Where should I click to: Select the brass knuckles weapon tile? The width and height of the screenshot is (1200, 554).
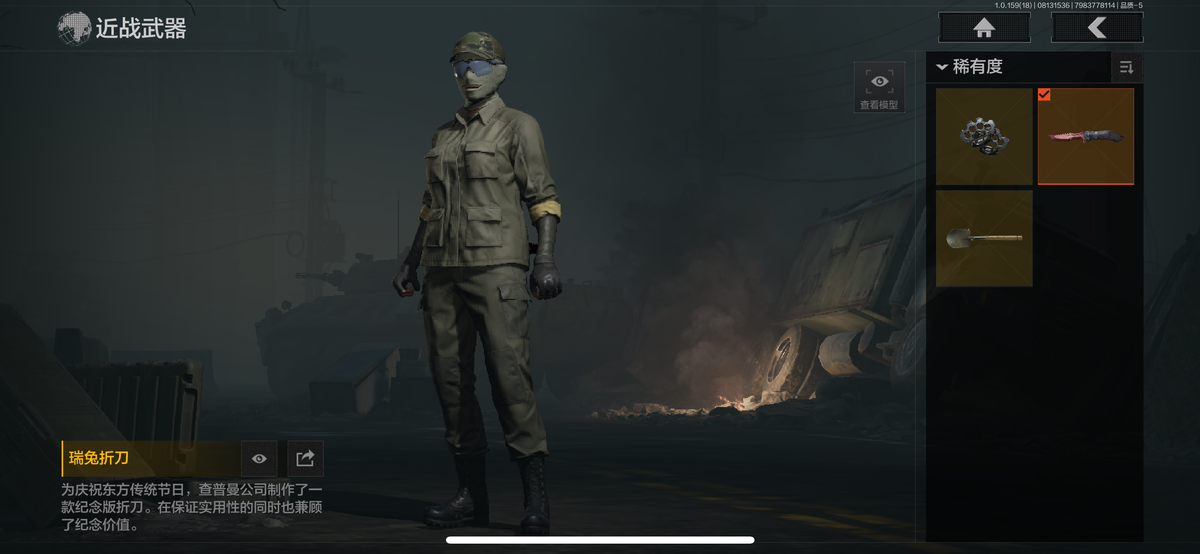click(984, 136)
